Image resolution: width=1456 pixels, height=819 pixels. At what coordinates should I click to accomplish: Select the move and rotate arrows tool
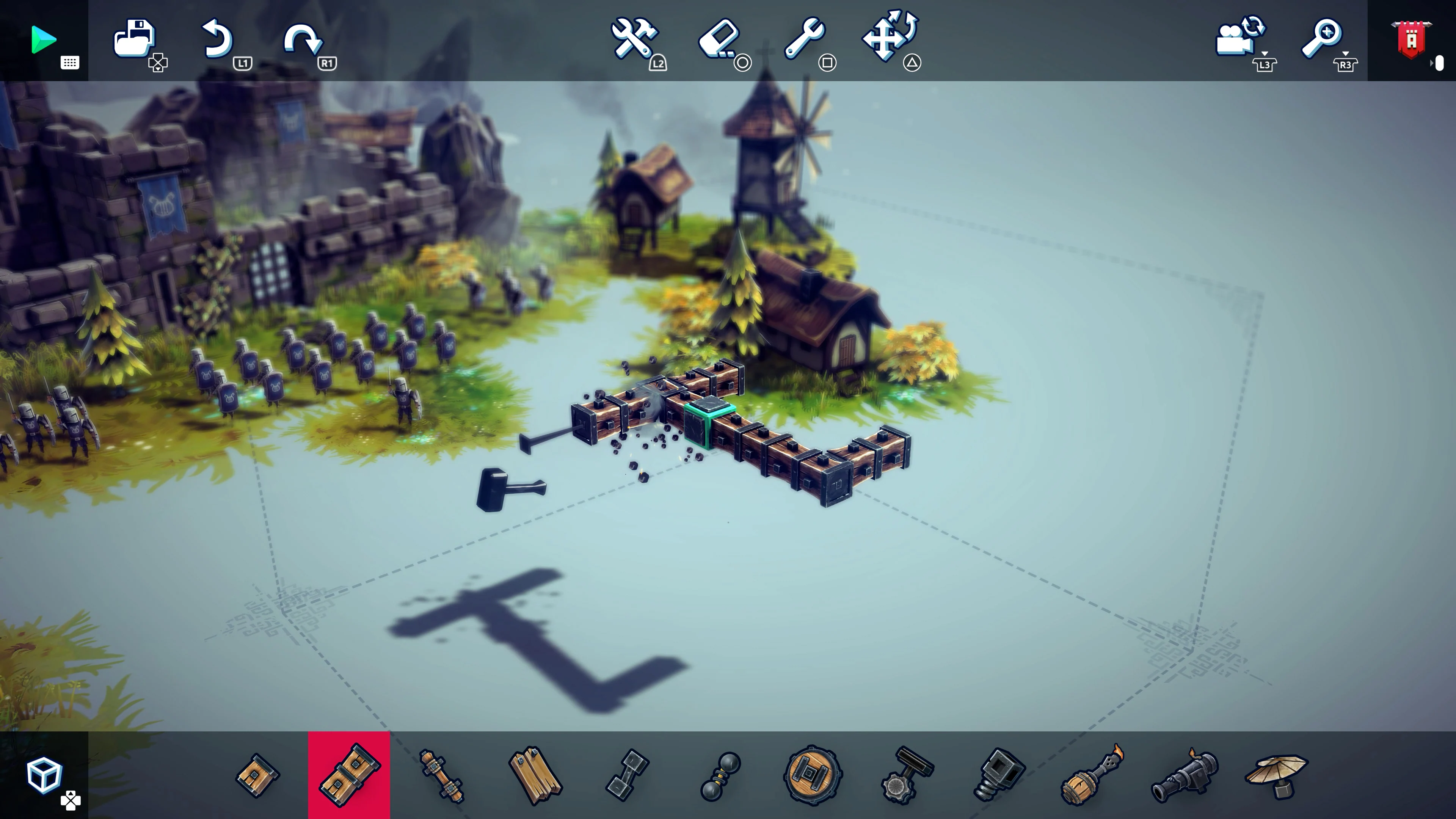889,36
